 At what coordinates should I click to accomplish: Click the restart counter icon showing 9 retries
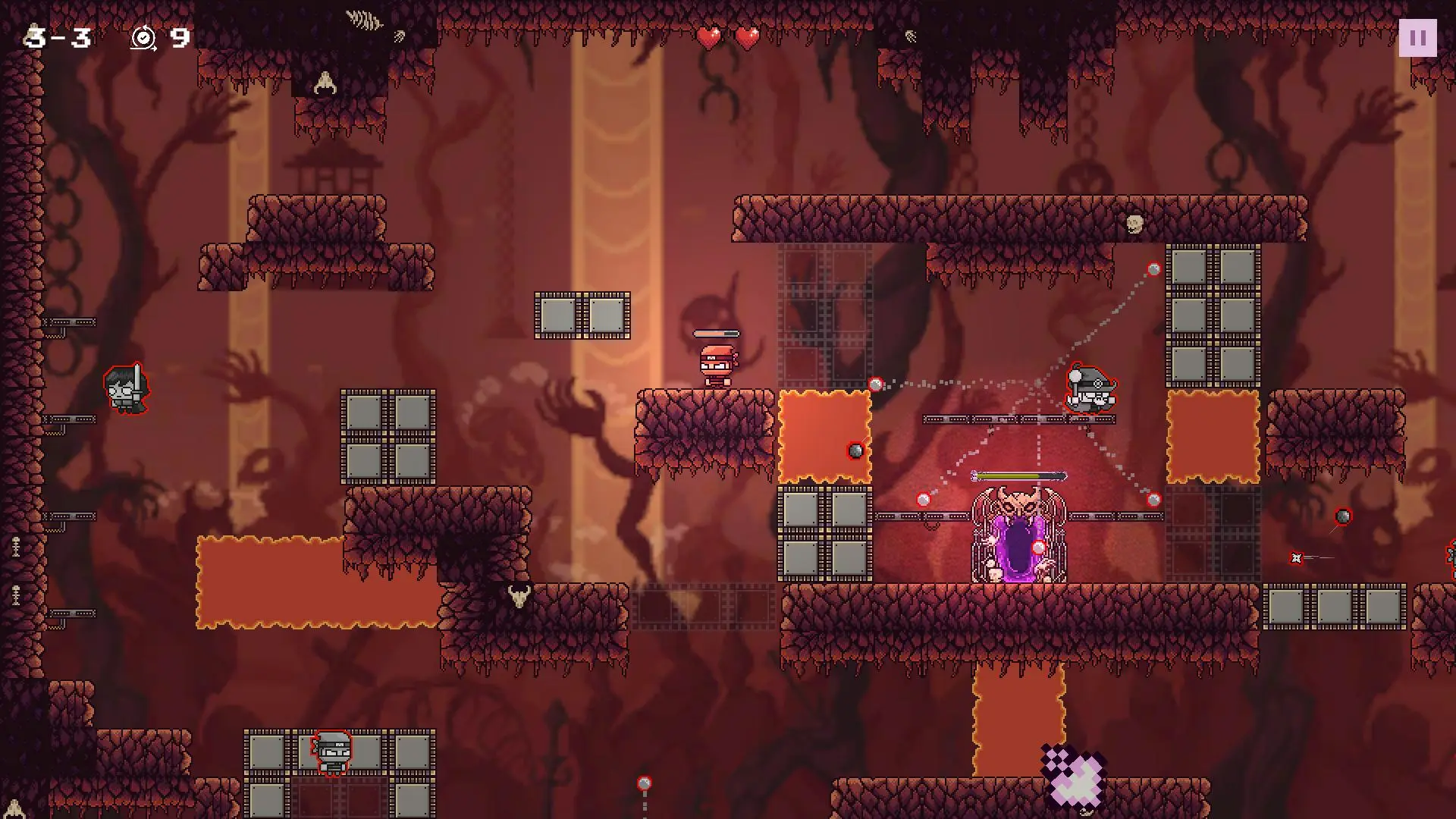[145, 37]
